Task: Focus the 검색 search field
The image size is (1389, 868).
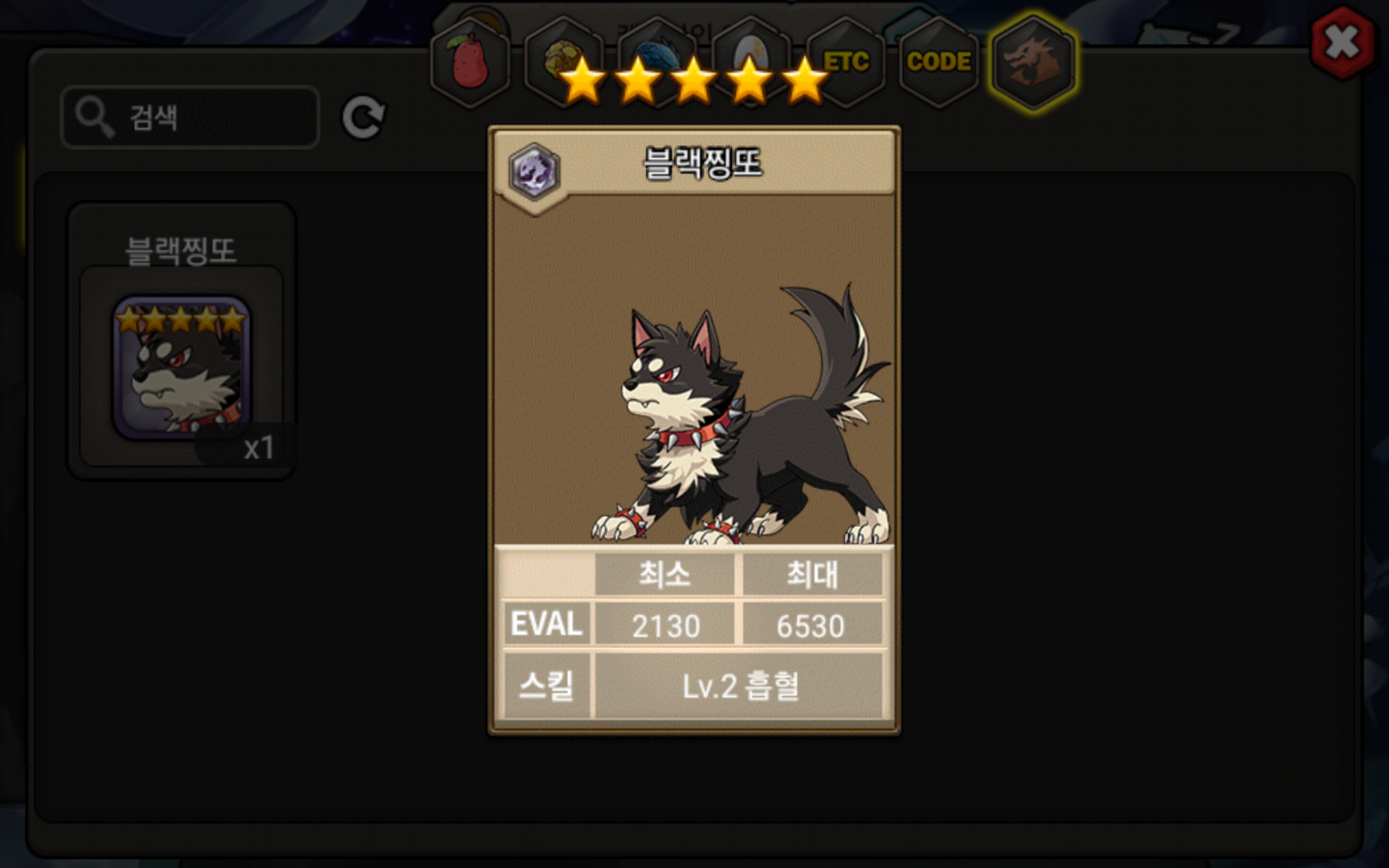Action: point(191,117)
